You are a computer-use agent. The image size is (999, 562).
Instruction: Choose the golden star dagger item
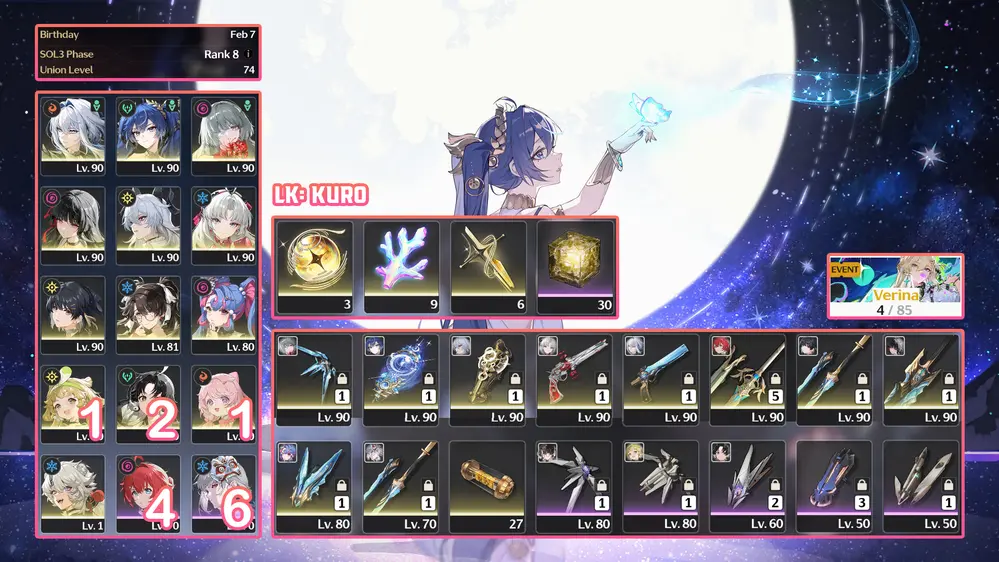487,267
